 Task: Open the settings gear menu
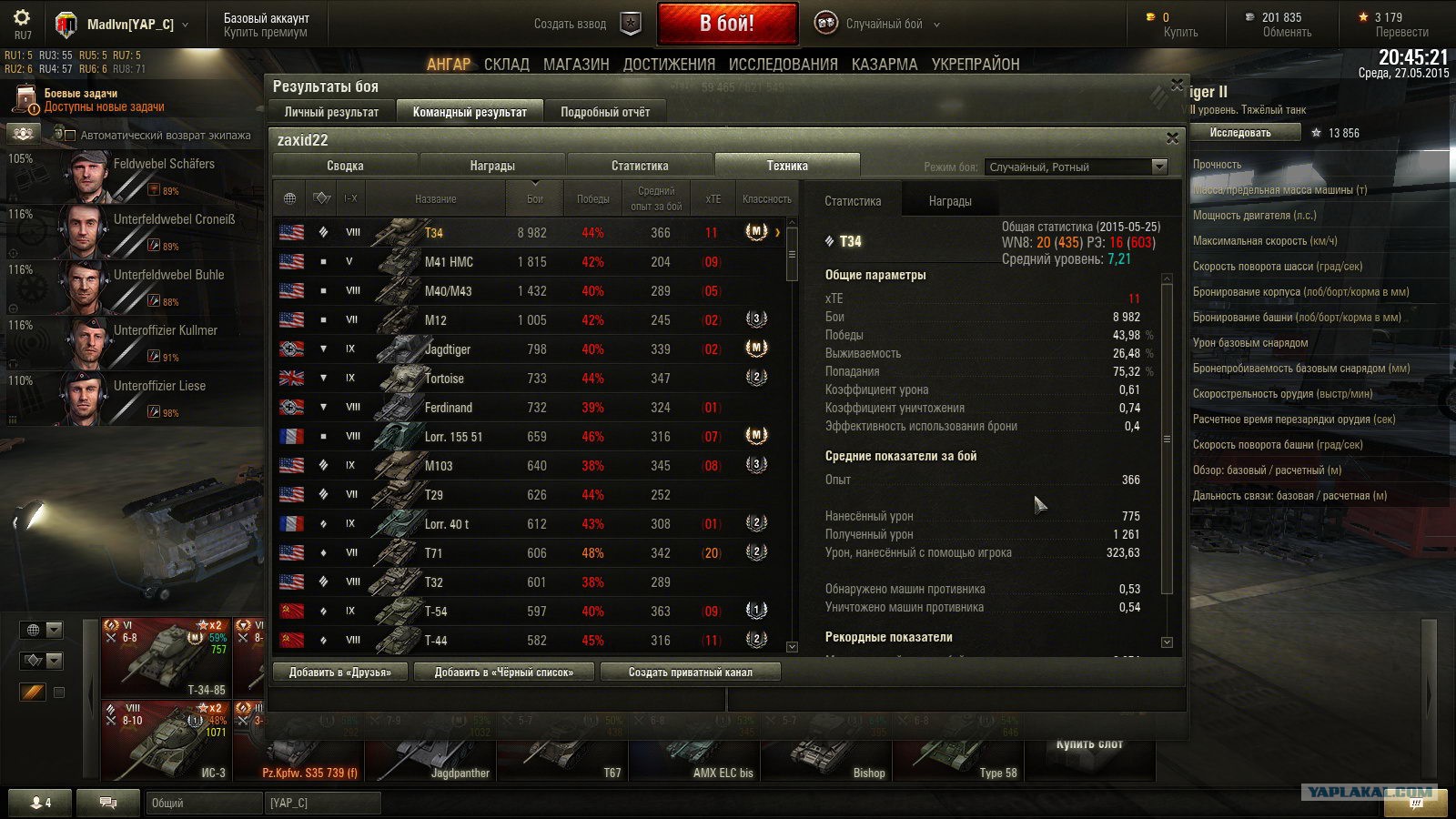point(22,18)
